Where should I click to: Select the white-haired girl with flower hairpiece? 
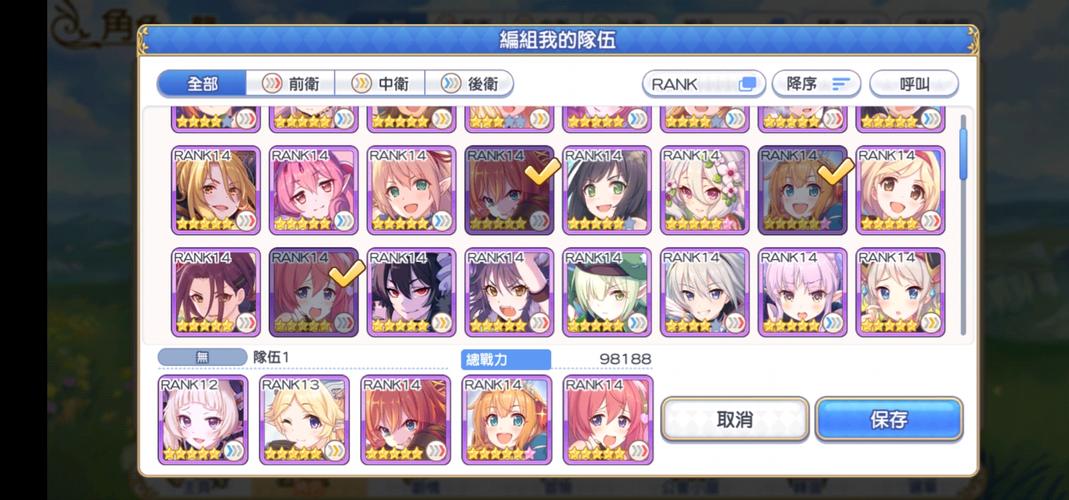click(705, 190)
